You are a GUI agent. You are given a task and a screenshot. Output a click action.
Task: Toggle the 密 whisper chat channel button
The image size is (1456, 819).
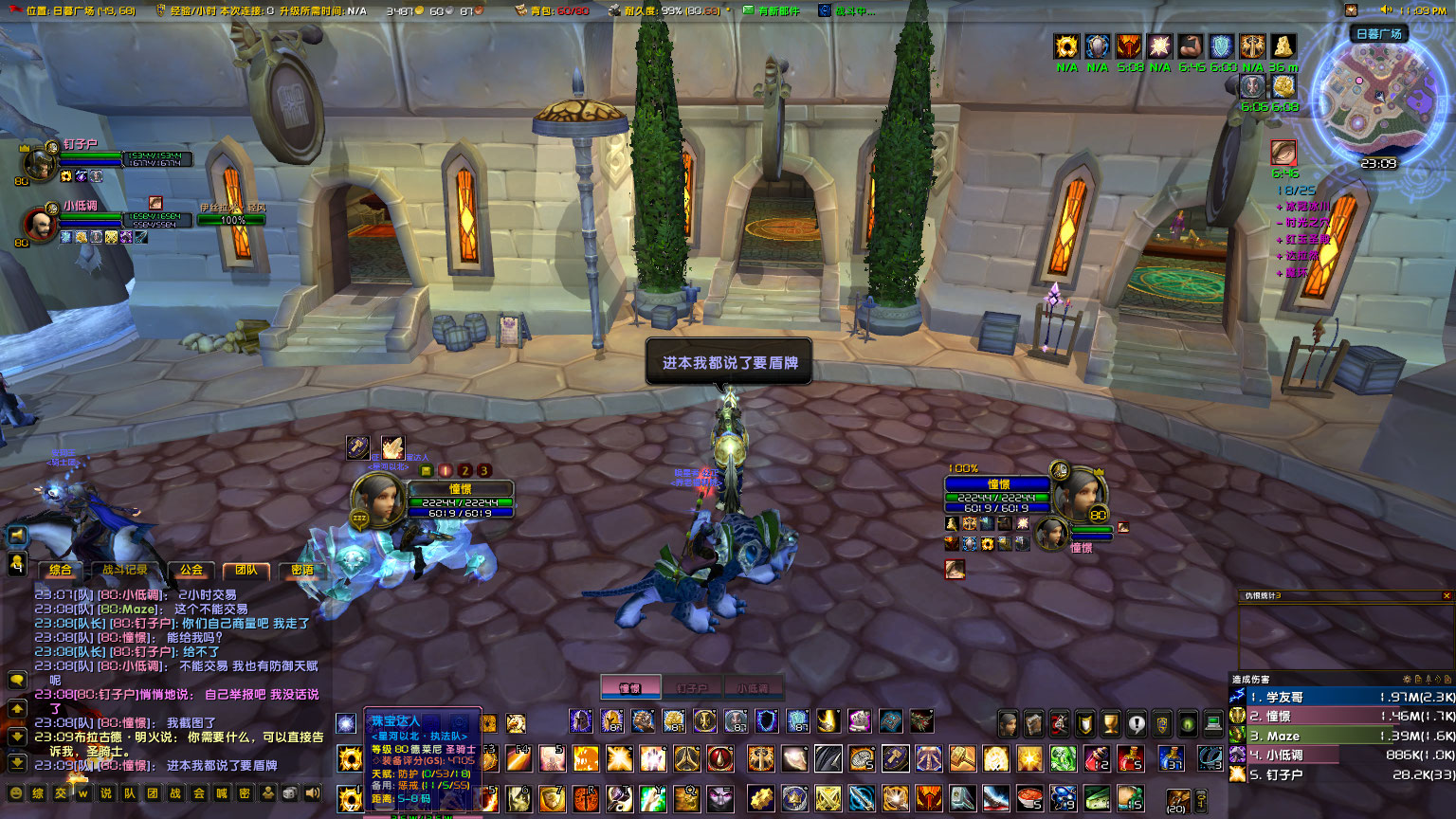pos(246,793)
